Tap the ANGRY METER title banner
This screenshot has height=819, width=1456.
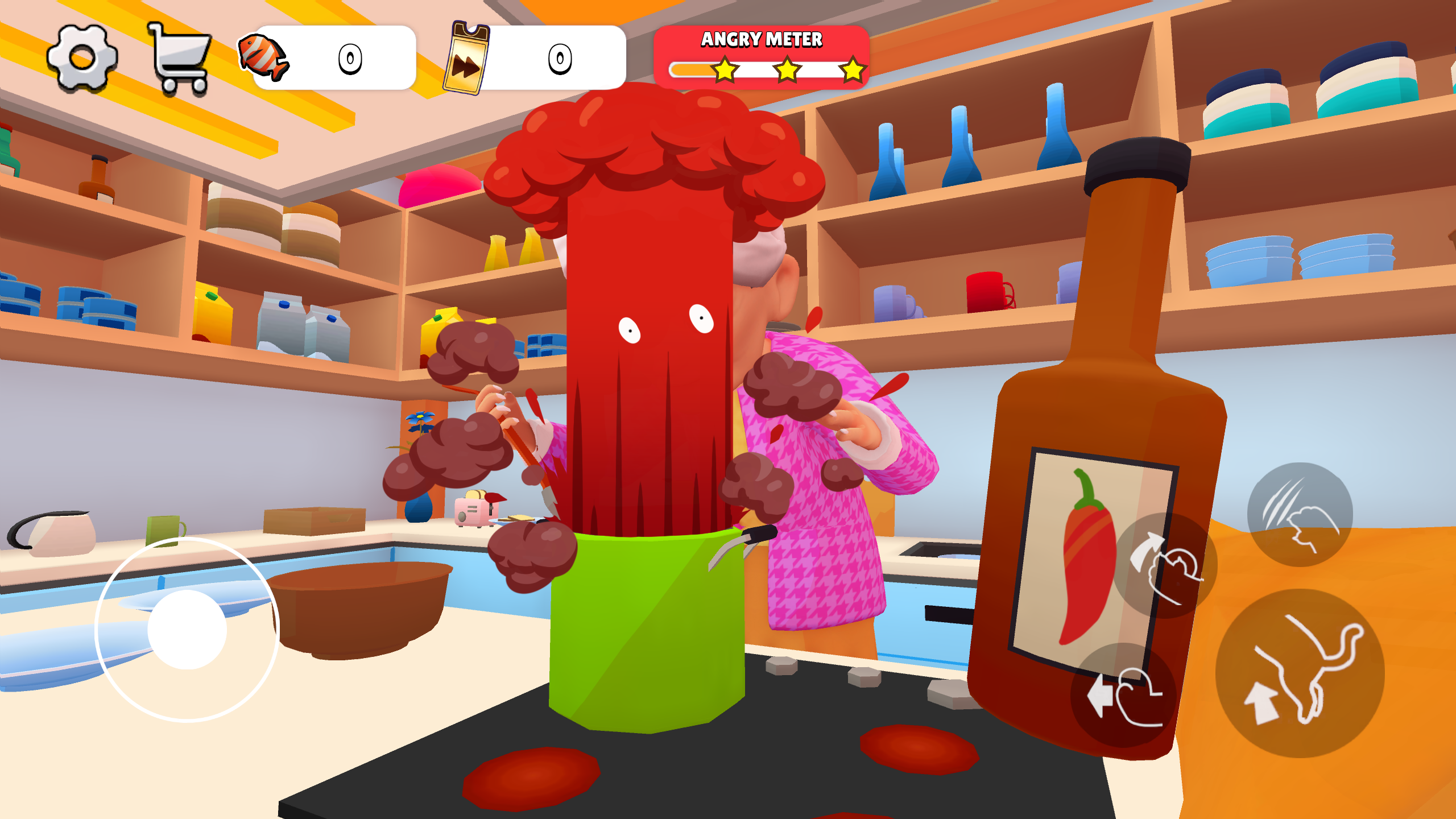pos(762,38)
